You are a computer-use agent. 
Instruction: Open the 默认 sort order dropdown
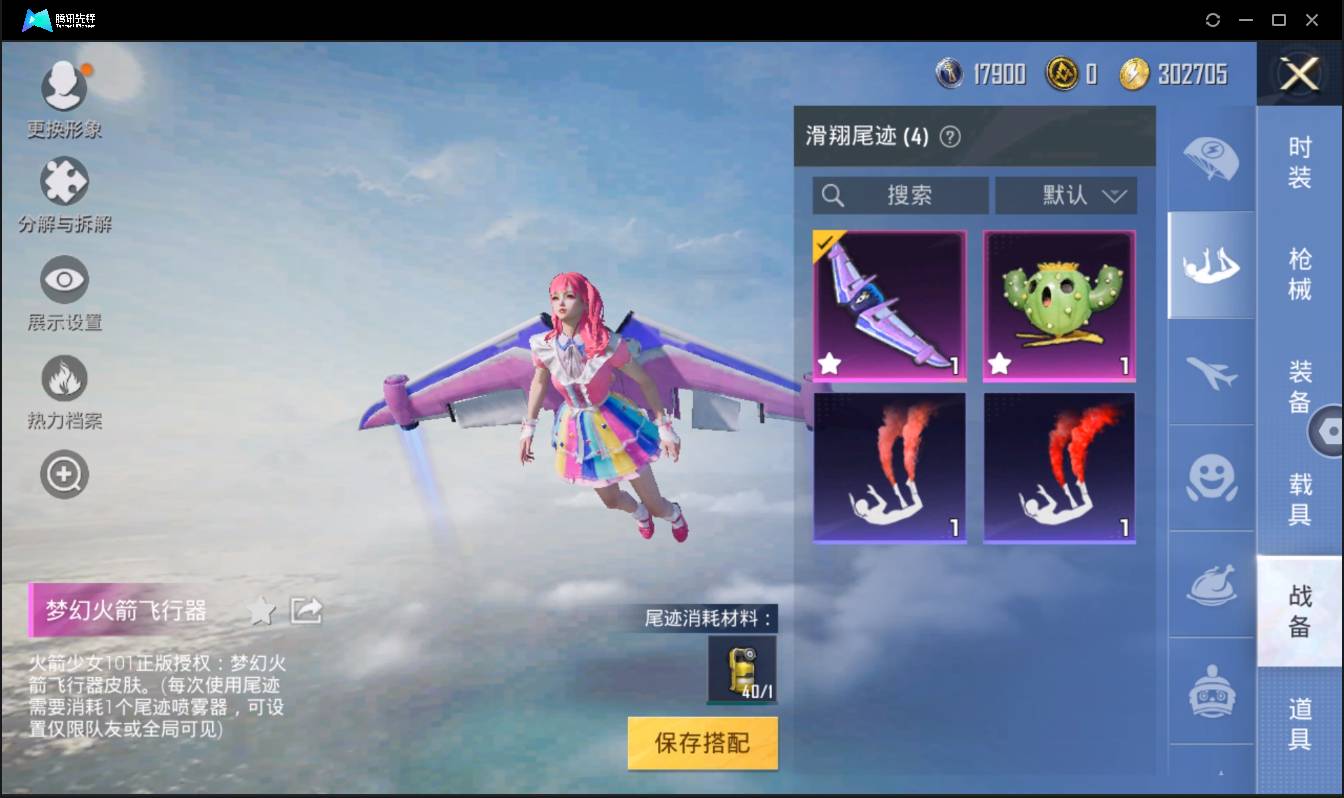coord(1066,195)
